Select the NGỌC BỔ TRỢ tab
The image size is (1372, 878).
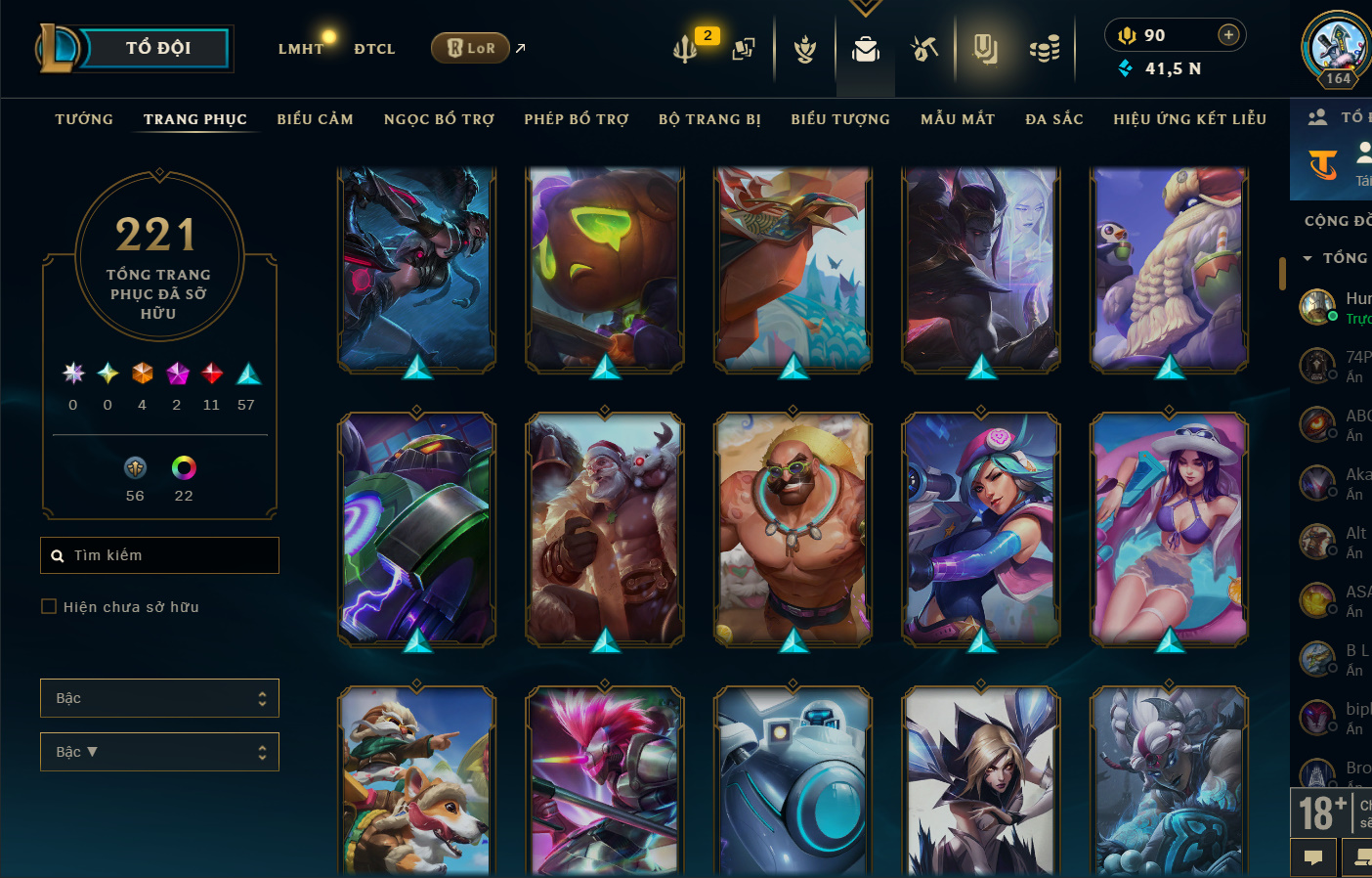(439, 119)
